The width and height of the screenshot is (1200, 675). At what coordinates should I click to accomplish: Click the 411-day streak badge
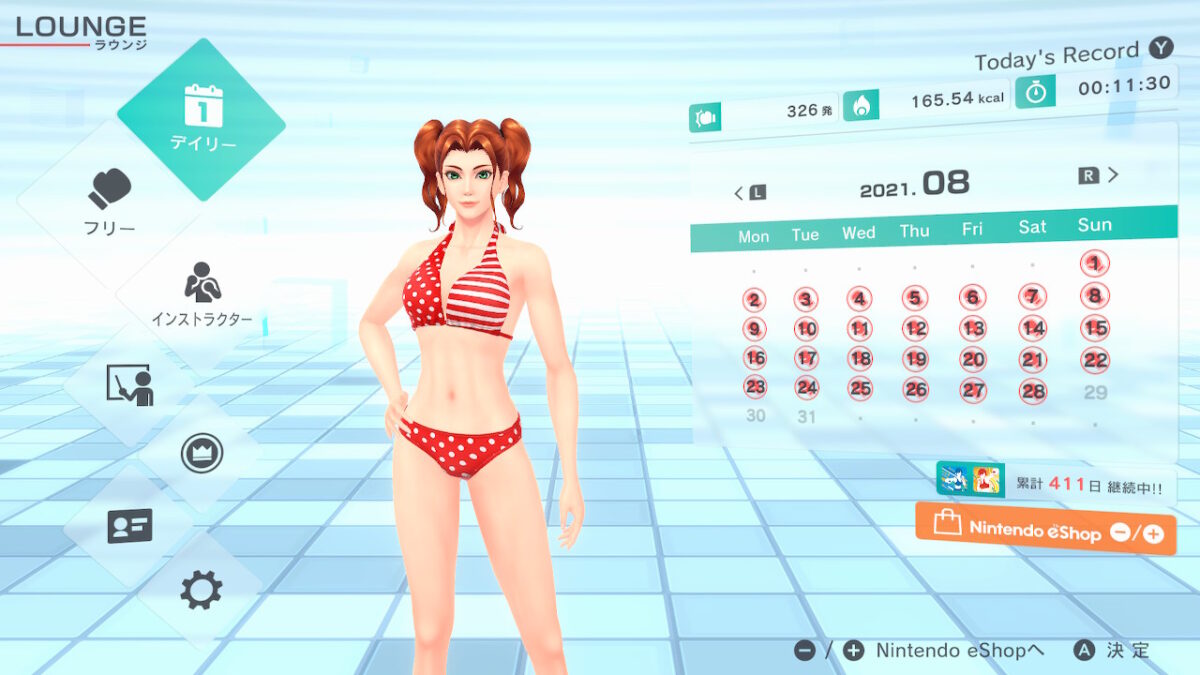point(1056,482)
